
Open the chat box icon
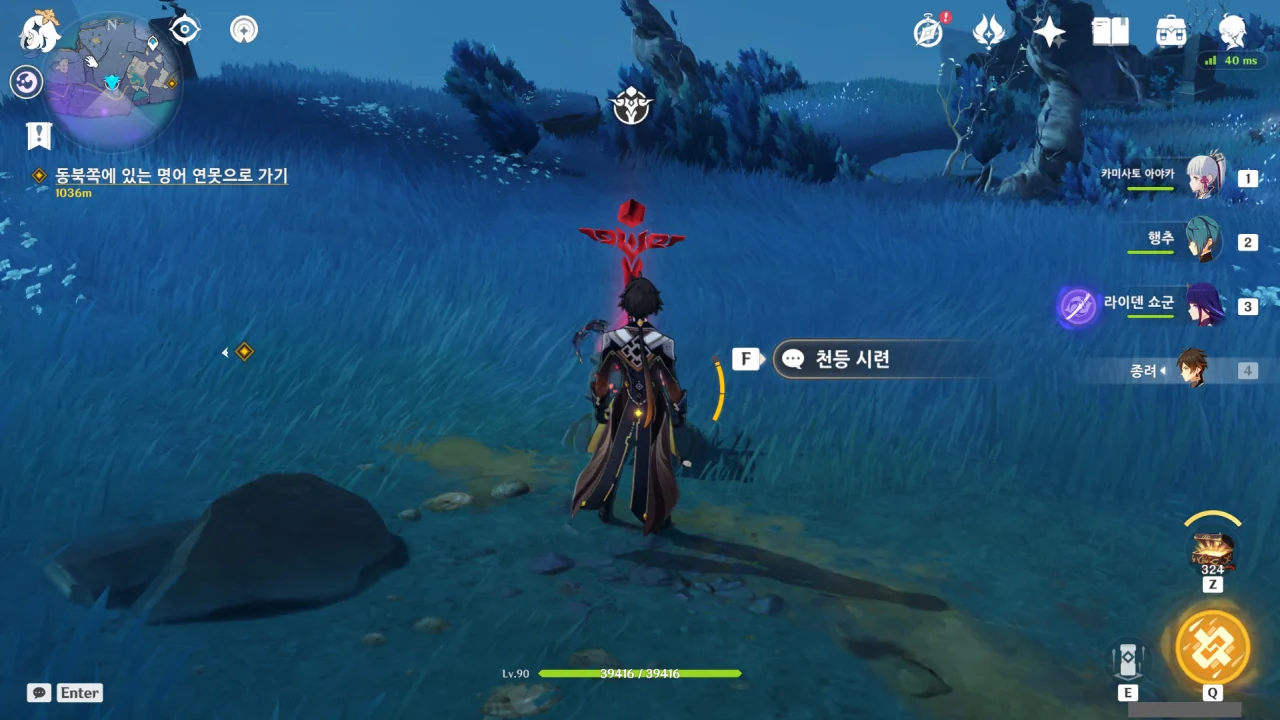tap(39, 693)
